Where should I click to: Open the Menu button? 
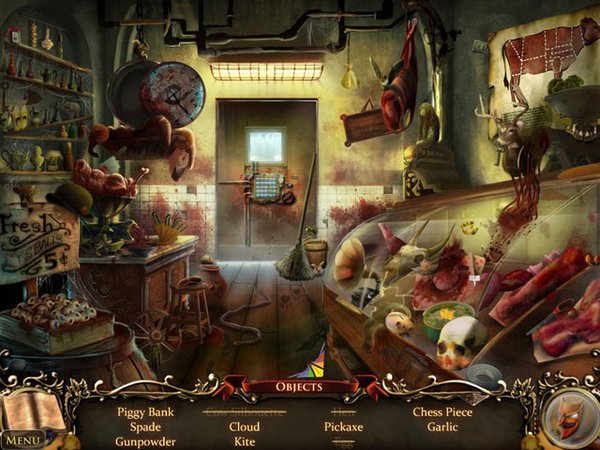pos(22,439)
